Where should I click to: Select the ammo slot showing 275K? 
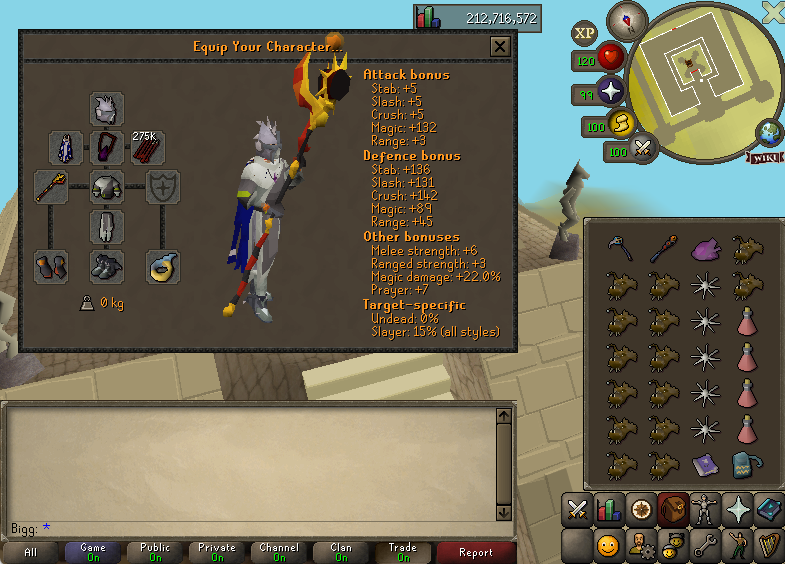click(148, 148)
